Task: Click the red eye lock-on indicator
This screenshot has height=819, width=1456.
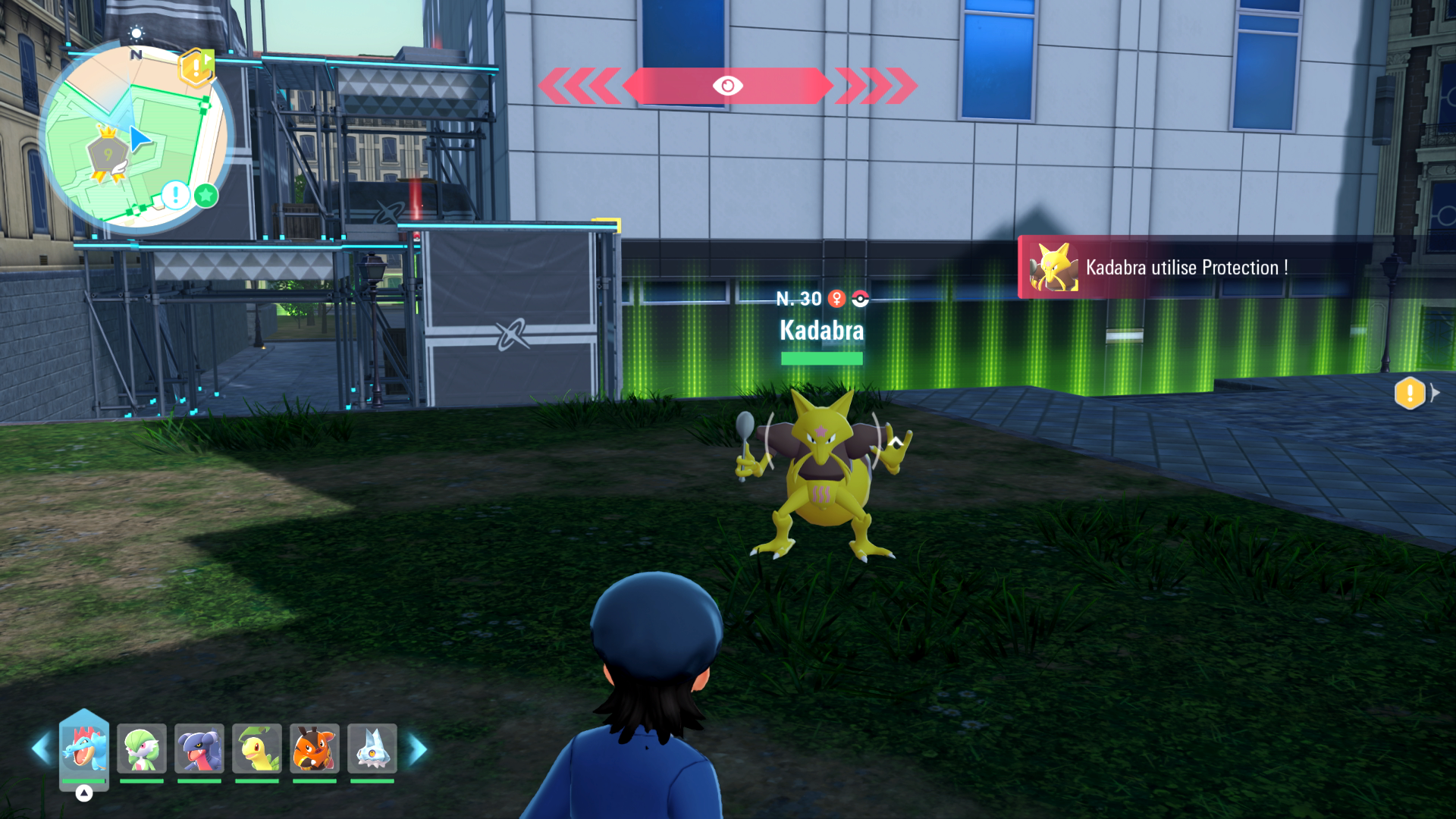Action: coord(727,86)
